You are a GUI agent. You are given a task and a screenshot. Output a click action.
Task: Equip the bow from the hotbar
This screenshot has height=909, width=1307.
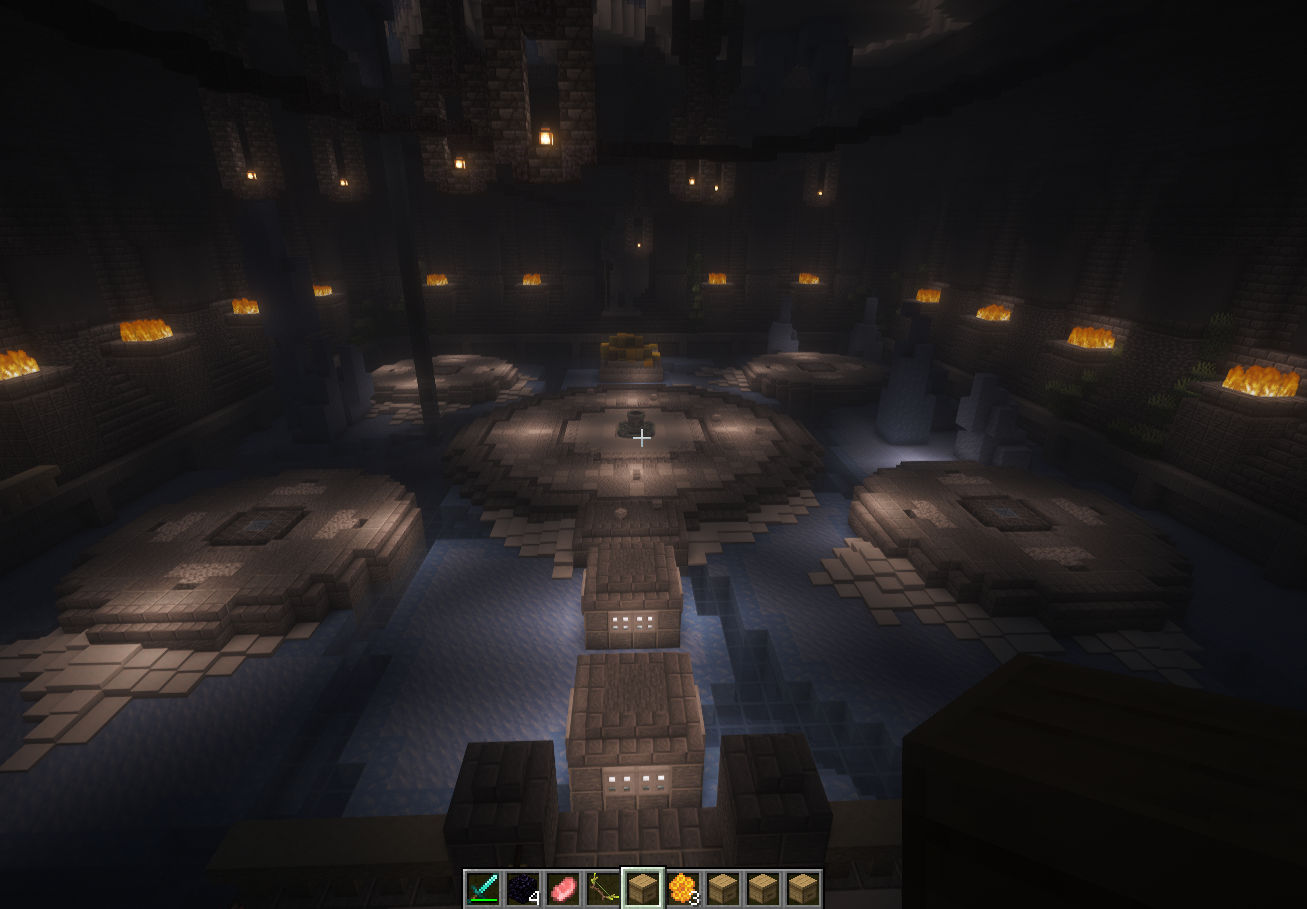603,888
